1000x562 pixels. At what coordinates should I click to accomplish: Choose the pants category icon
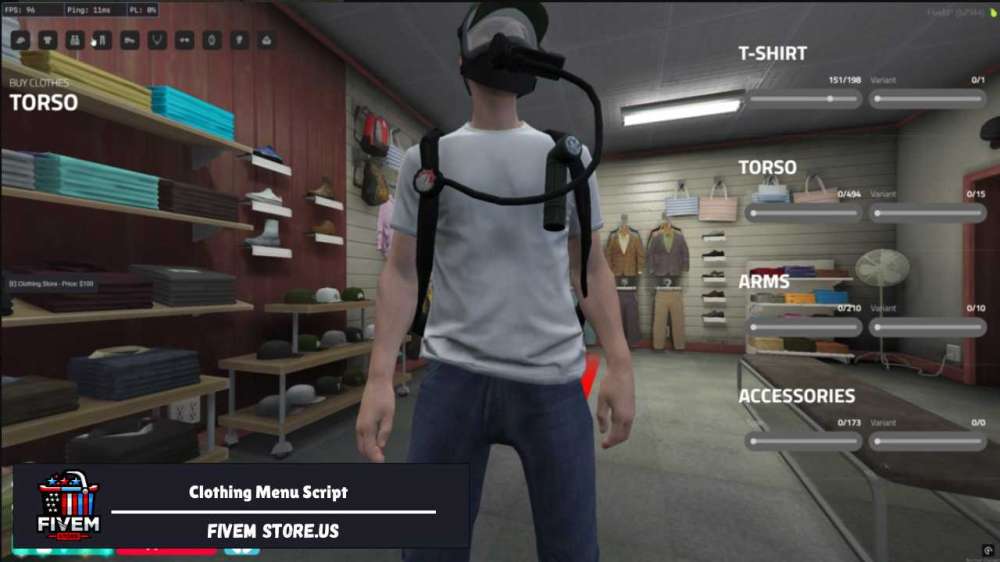(101, 41)
